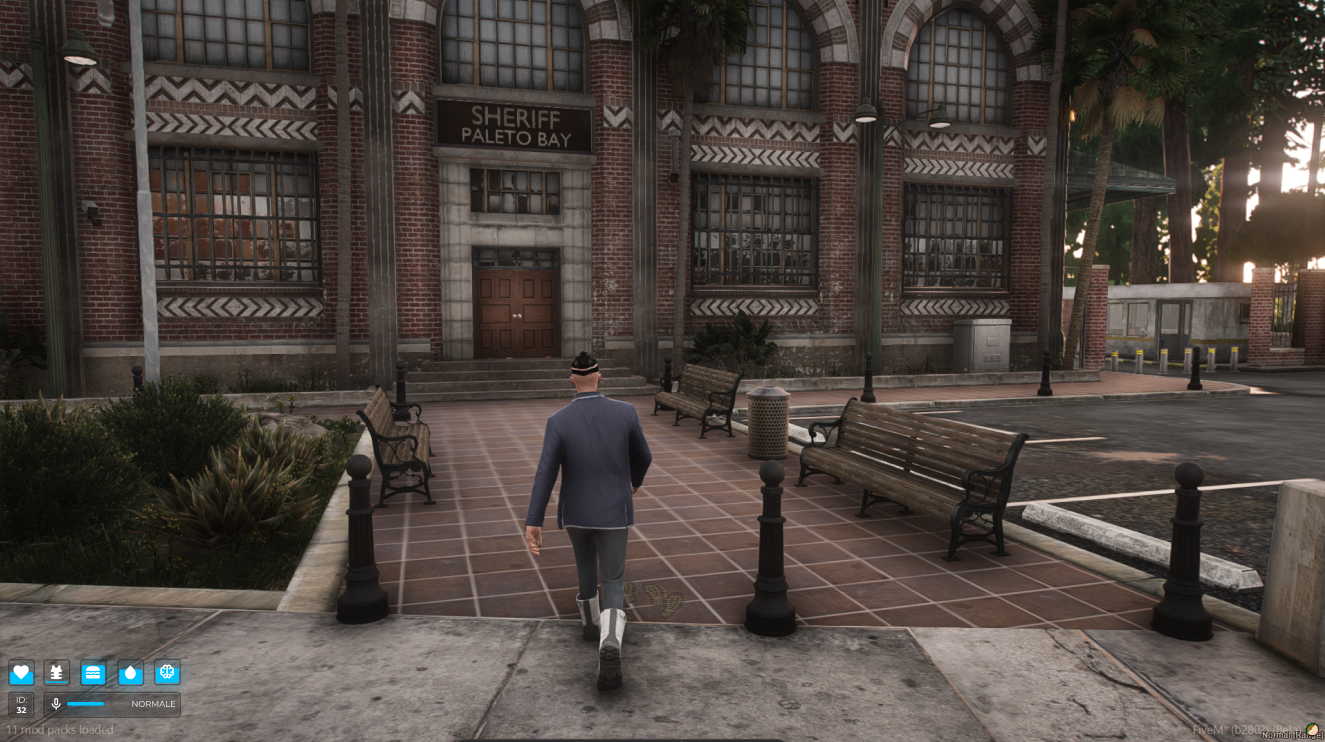
Task: Click the ID: 32 player badge
Action: (22, 704)
